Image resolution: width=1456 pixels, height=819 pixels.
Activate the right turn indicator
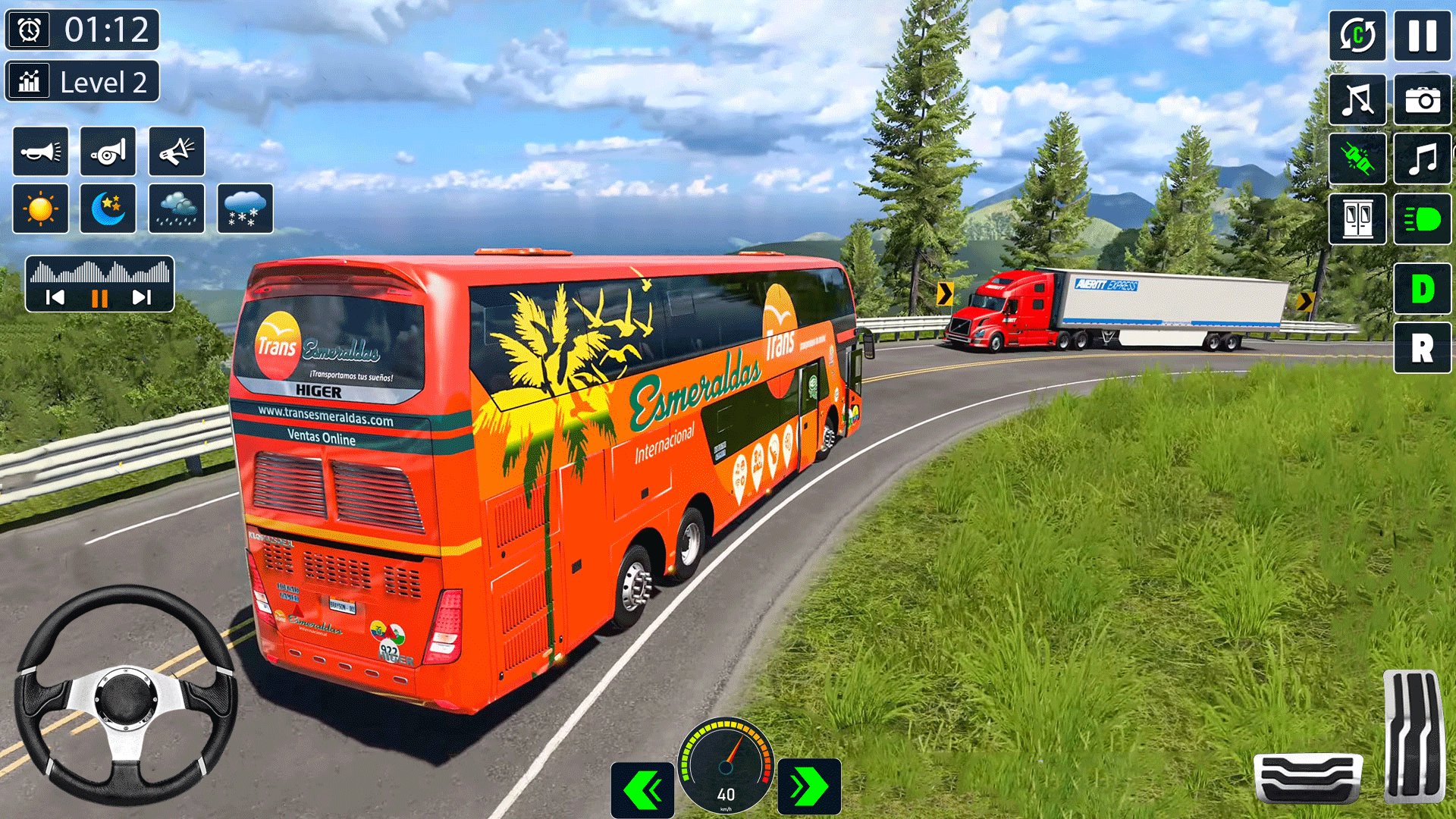pos(809,787)
